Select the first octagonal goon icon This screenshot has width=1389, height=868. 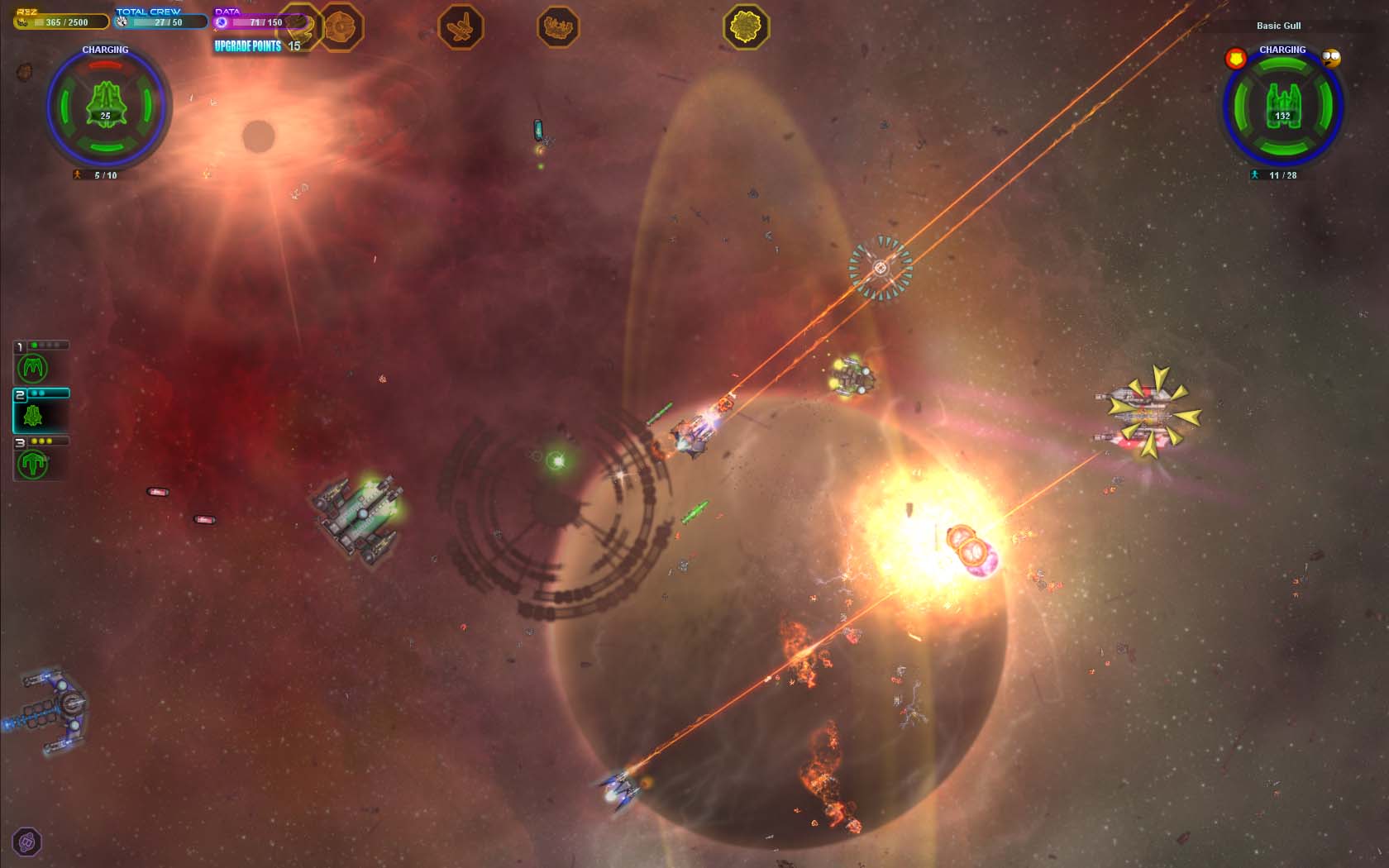[302, 29]
